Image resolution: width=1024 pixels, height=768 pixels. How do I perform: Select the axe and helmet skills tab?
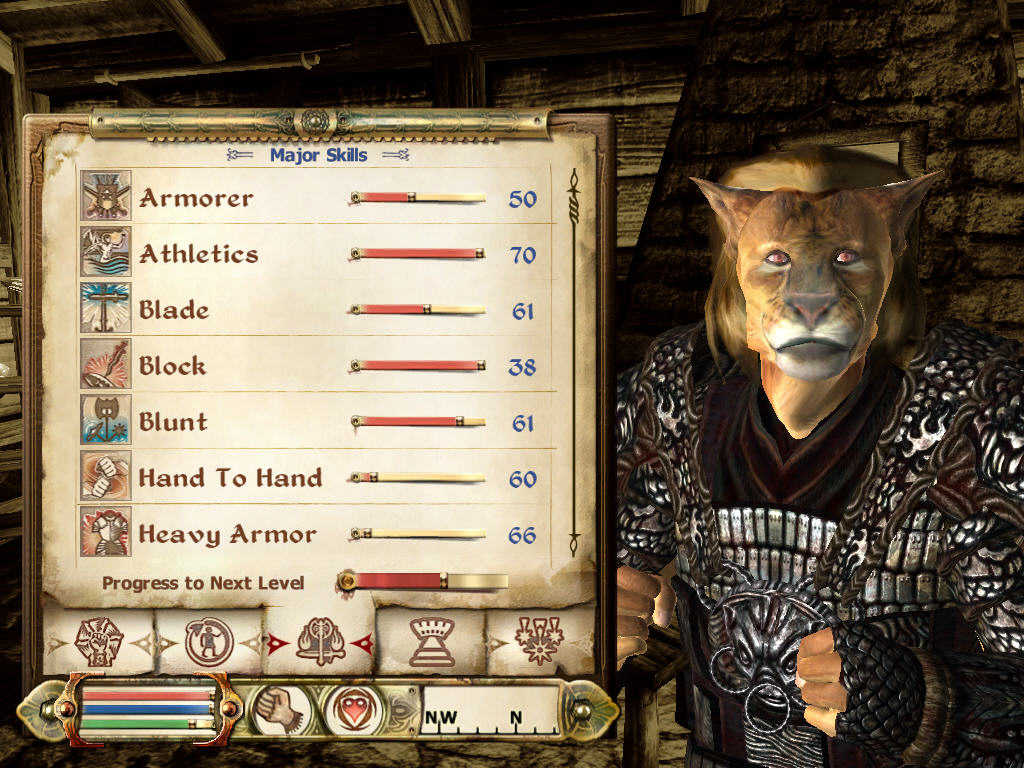(x=320, y=640)
